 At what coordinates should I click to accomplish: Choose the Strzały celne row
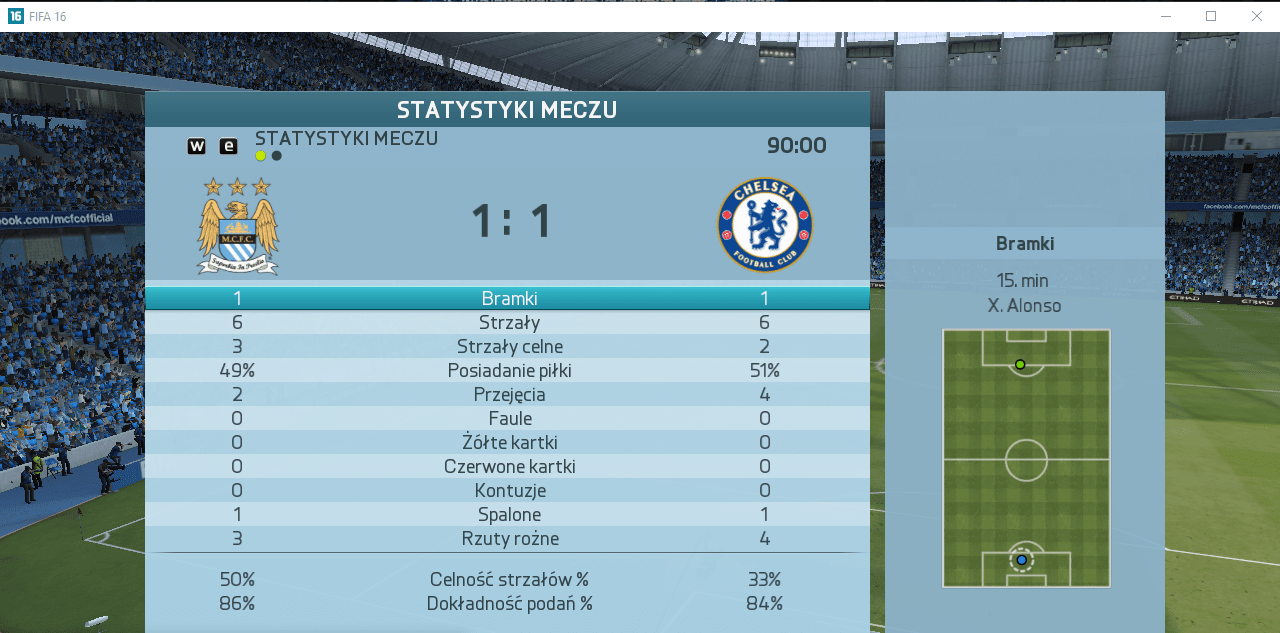coord(508,346)
